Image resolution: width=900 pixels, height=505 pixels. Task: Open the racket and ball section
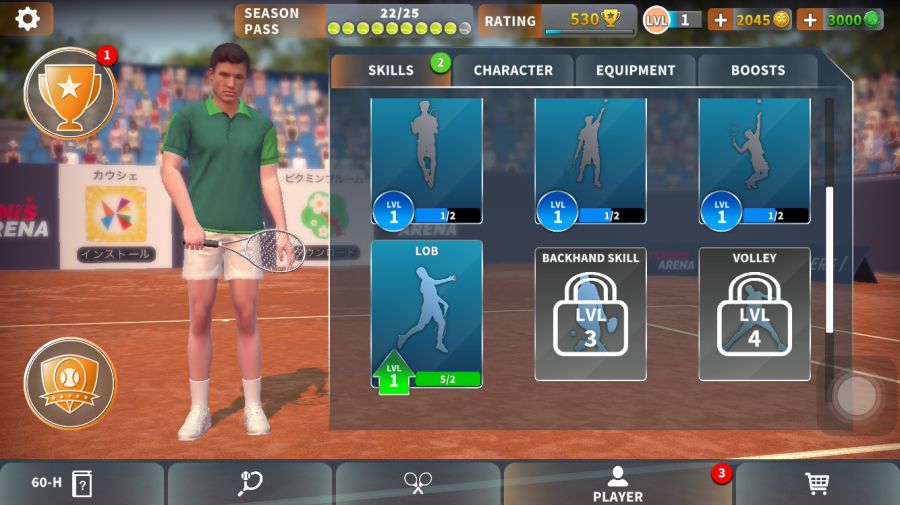pos(250,483)
